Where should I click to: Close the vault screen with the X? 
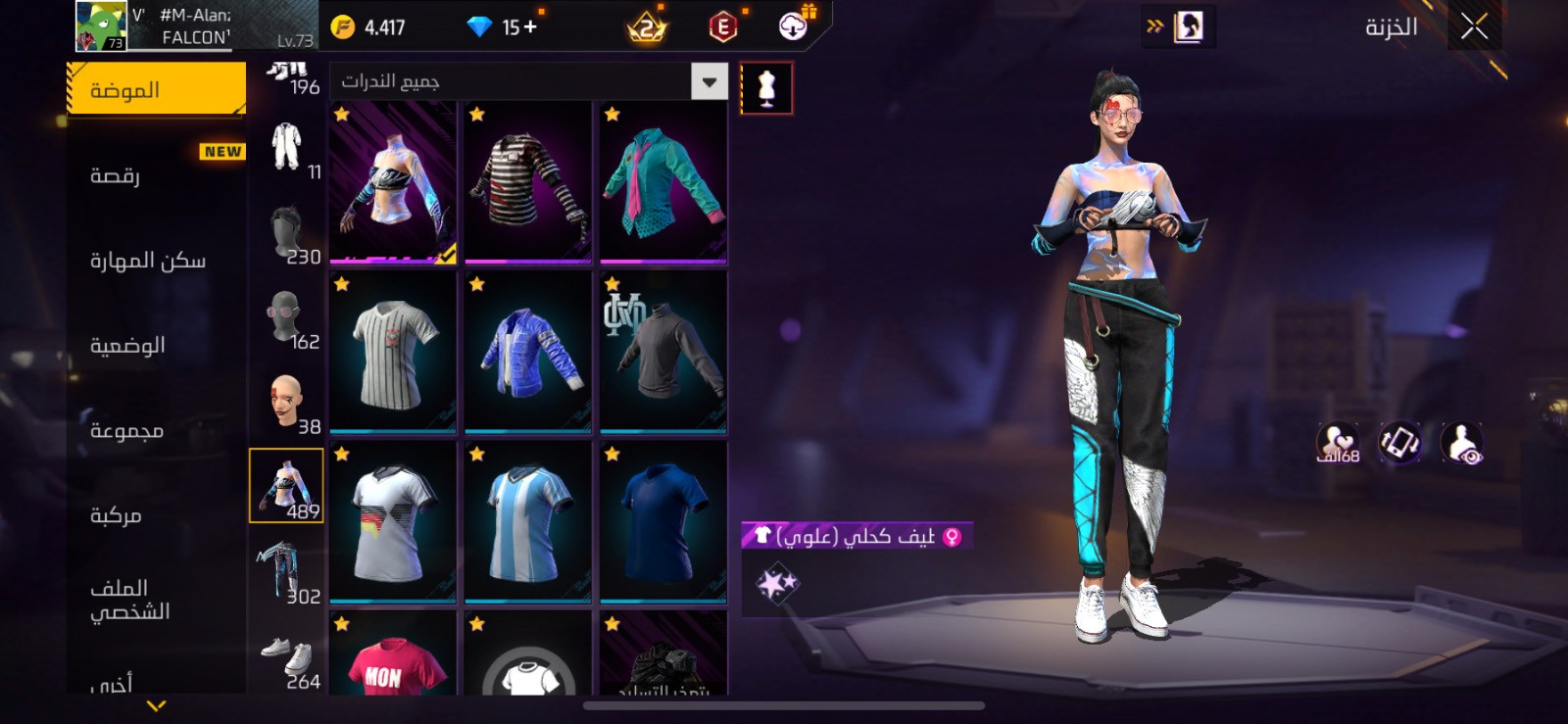tap(1474, 26)
